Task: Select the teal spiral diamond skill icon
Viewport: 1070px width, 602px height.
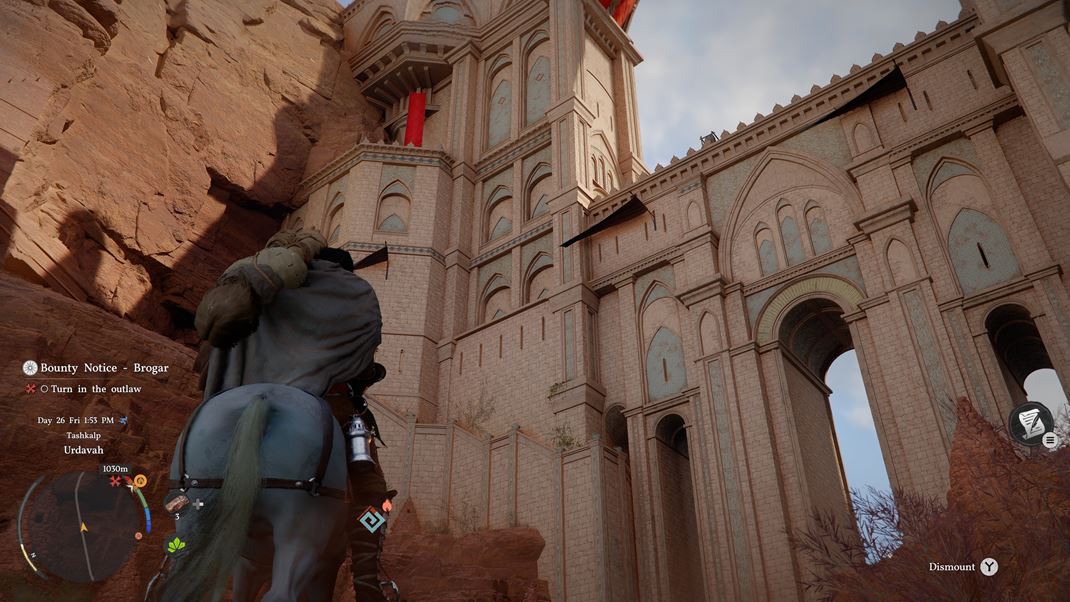Action: coord(372,519)
